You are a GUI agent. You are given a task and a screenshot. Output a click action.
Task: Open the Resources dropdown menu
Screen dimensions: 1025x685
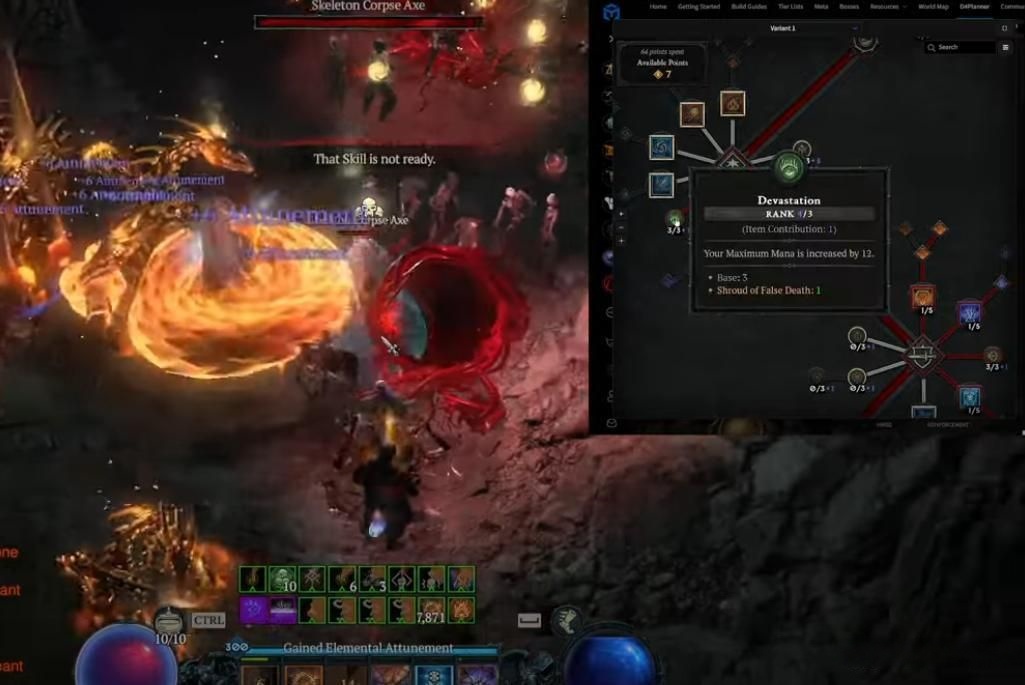point(886,7)
